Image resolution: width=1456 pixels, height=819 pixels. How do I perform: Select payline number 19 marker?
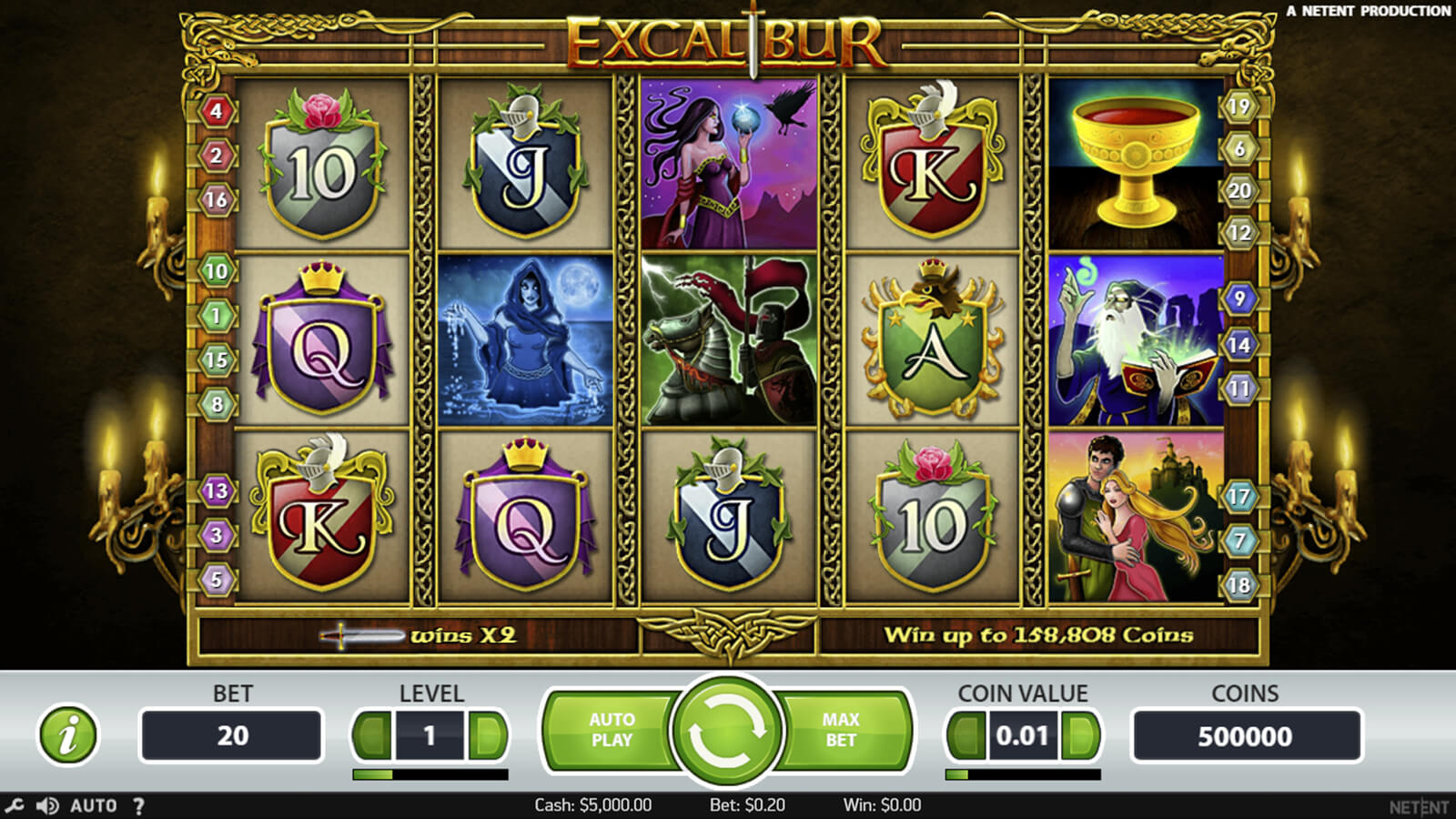point(1239,106)
